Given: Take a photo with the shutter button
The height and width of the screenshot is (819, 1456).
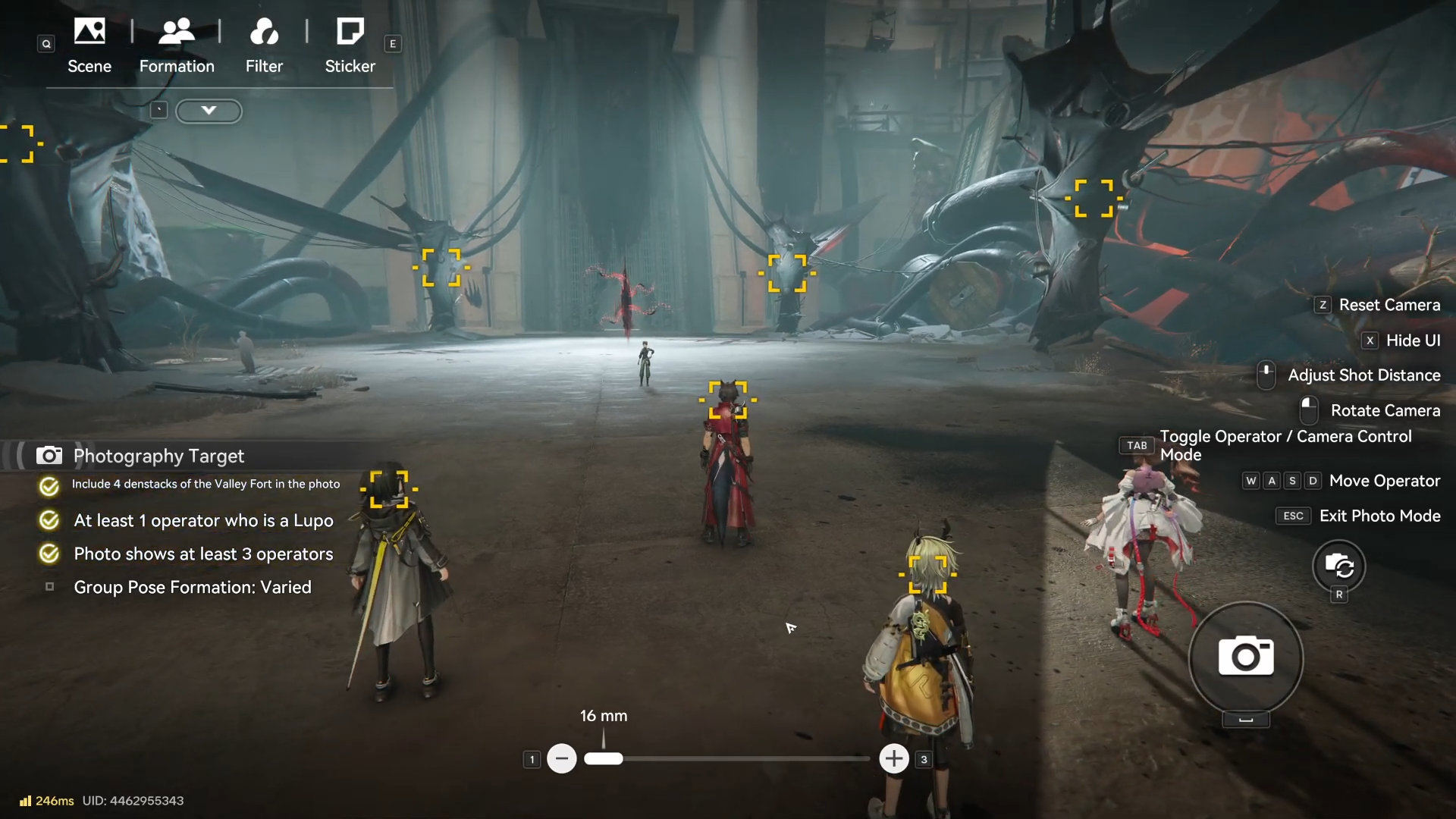Looking at the screenshot, I should (1245, 657).
